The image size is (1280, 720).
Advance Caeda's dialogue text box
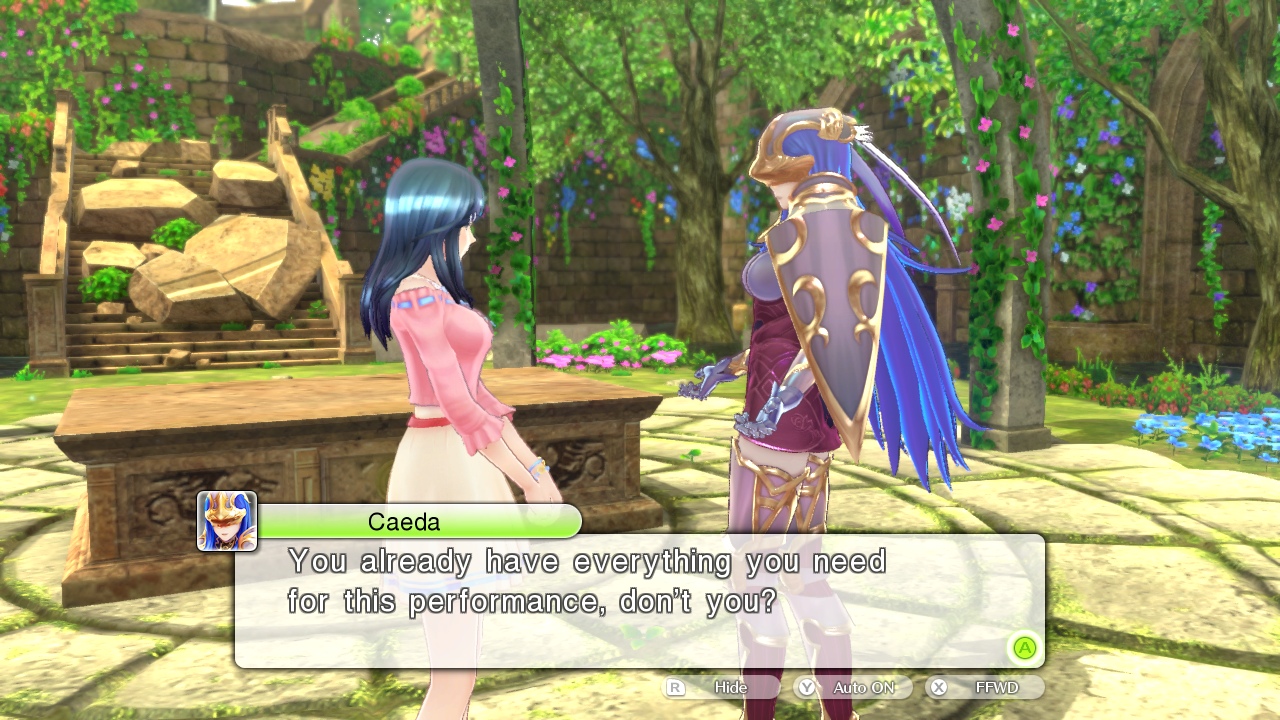1023,648
